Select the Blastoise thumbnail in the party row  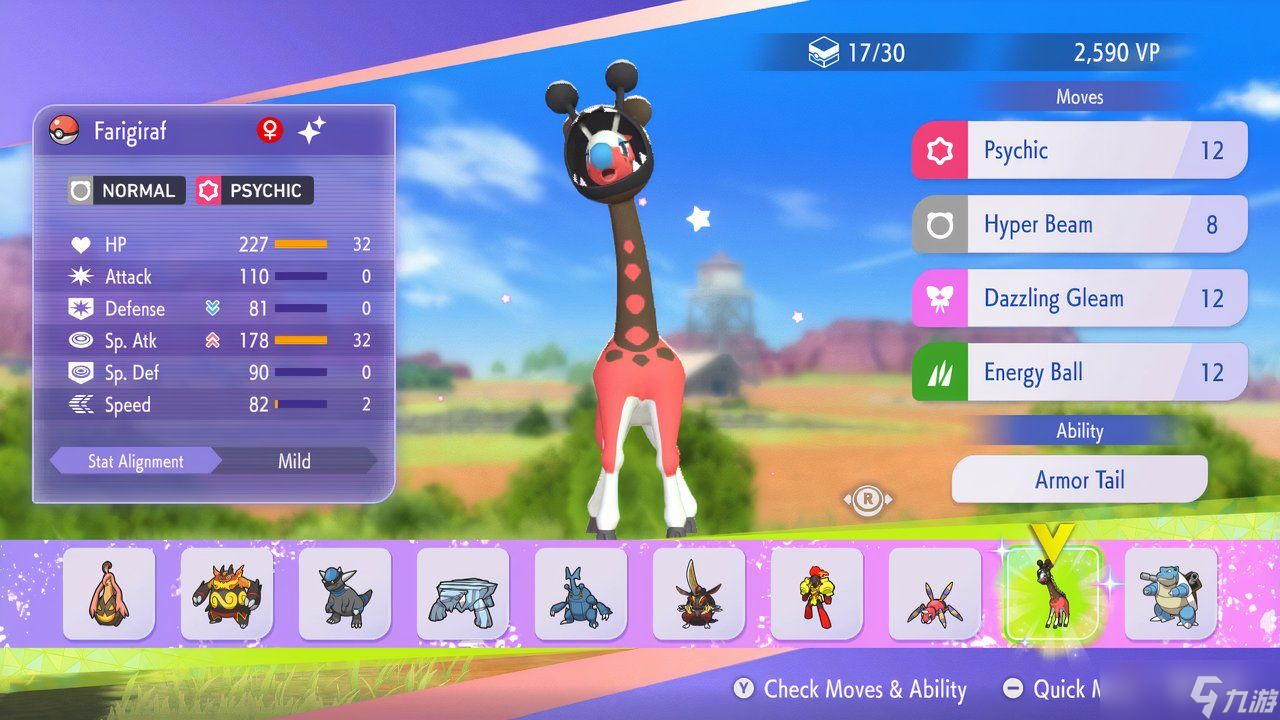tap(1170, 593)
